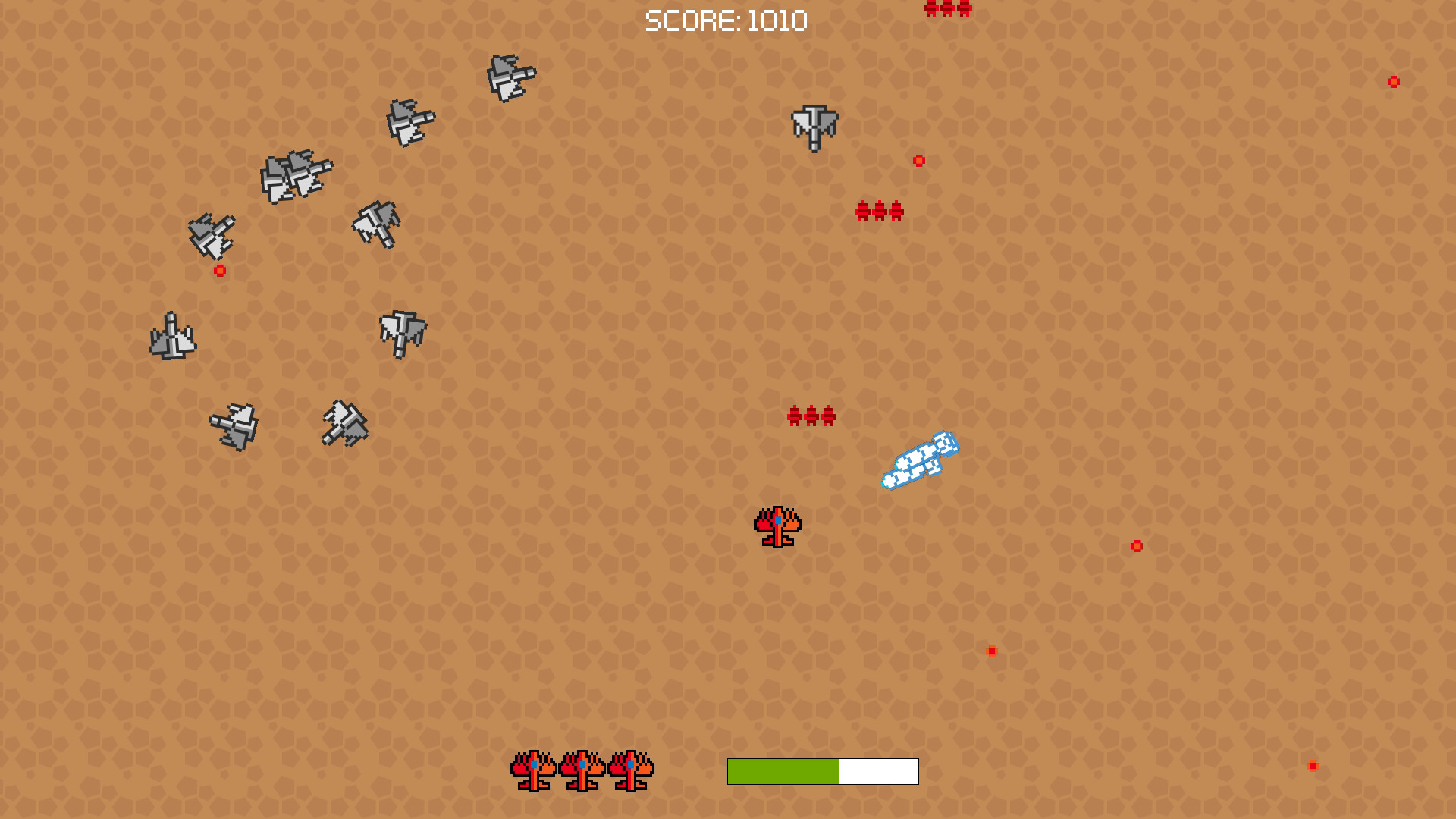Select the red dot below the gray jet formation
The height and width of the screenshot is (819, 1456).
219,270
